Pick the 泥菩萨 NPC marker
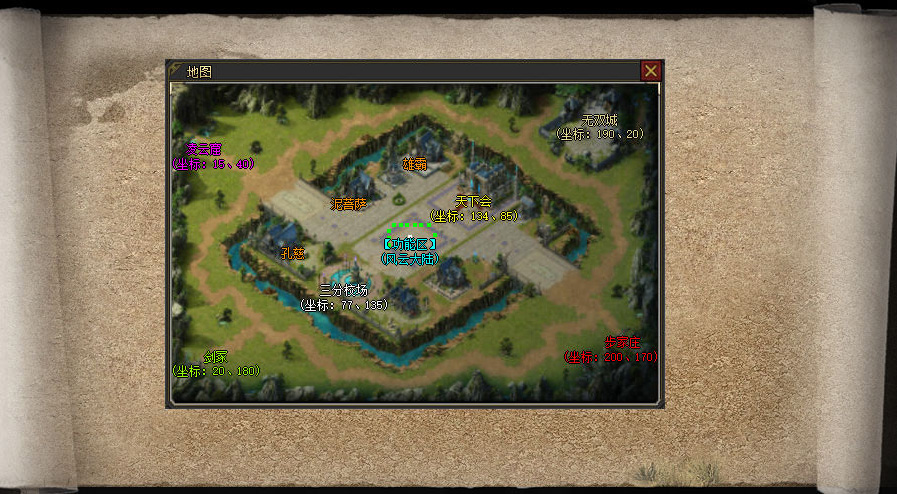 pyautogui.click(x=349, y=204)
